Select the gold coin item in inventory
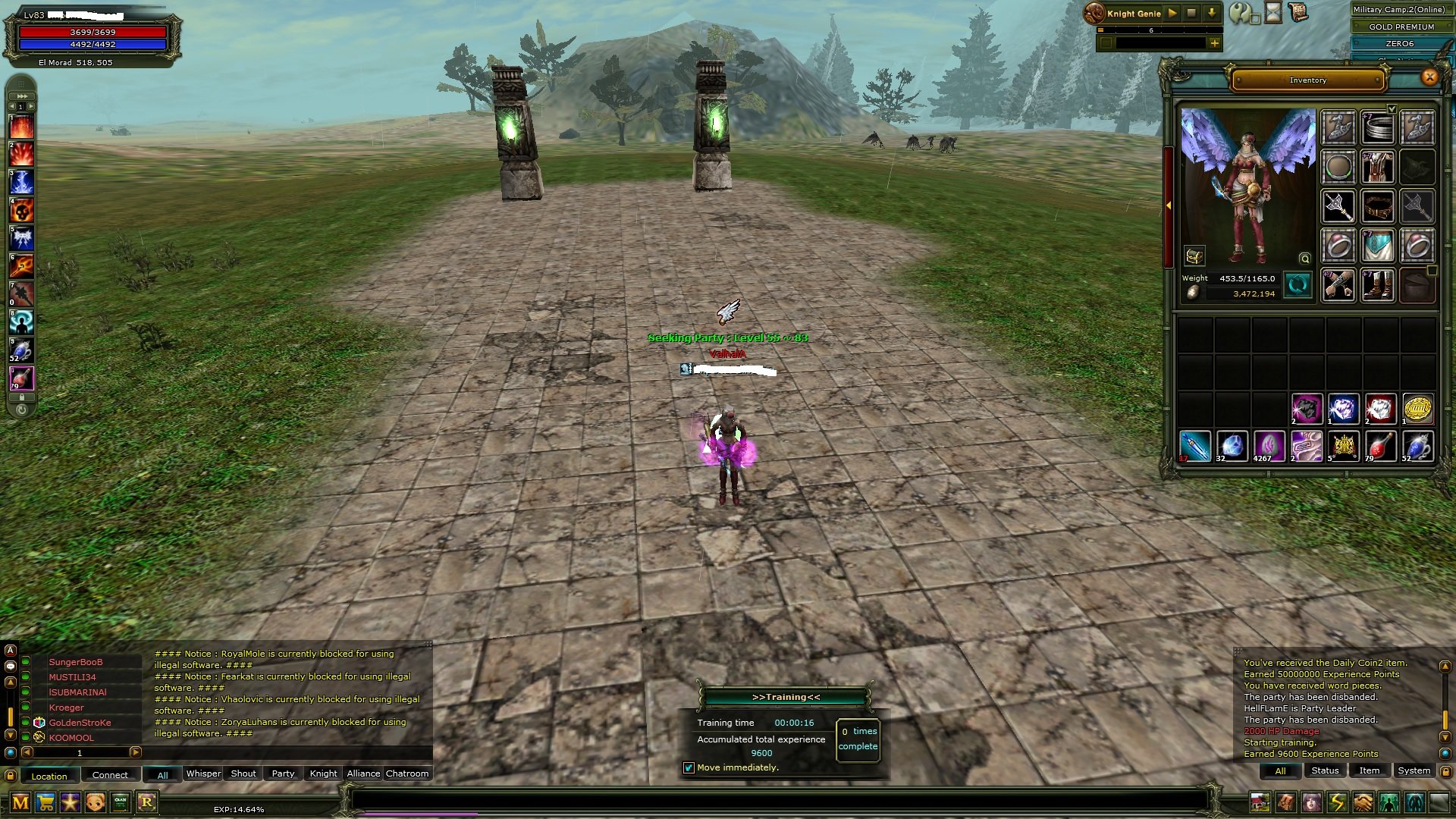The height and width of the screenshot is (819, 1456). click(x=1417, y=409)
